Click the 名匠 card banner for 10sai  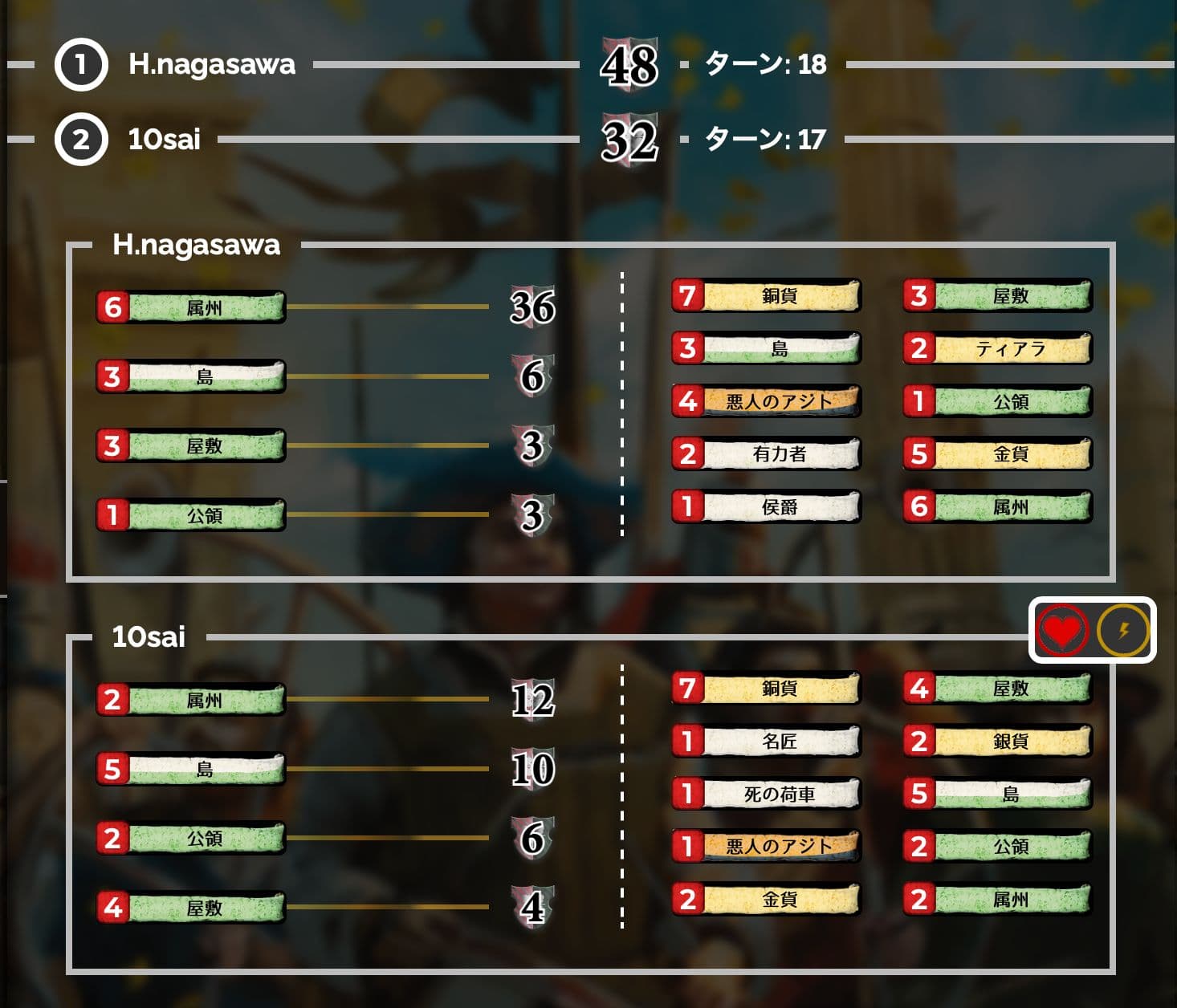pos(767,742)
